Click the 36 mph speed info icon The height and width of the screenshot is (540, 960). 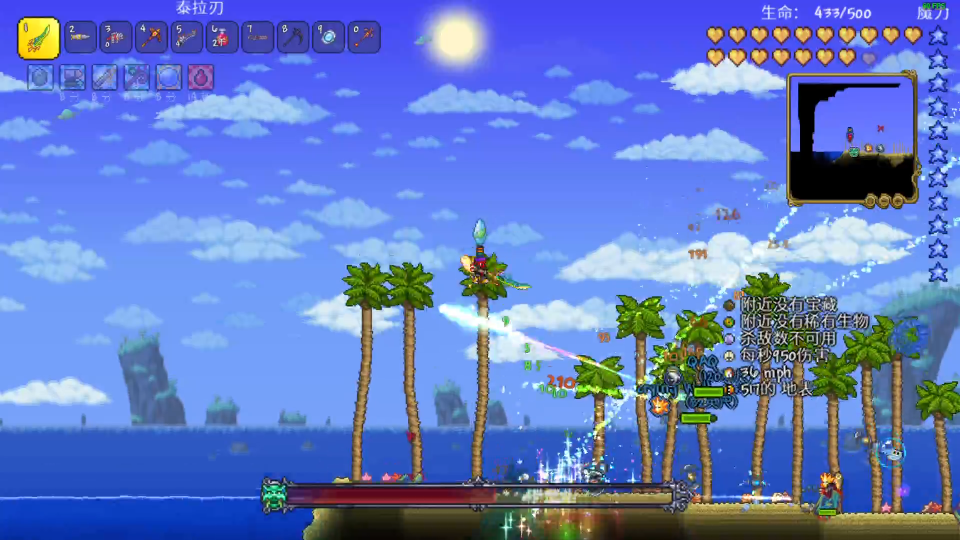(x=729, y=373)
